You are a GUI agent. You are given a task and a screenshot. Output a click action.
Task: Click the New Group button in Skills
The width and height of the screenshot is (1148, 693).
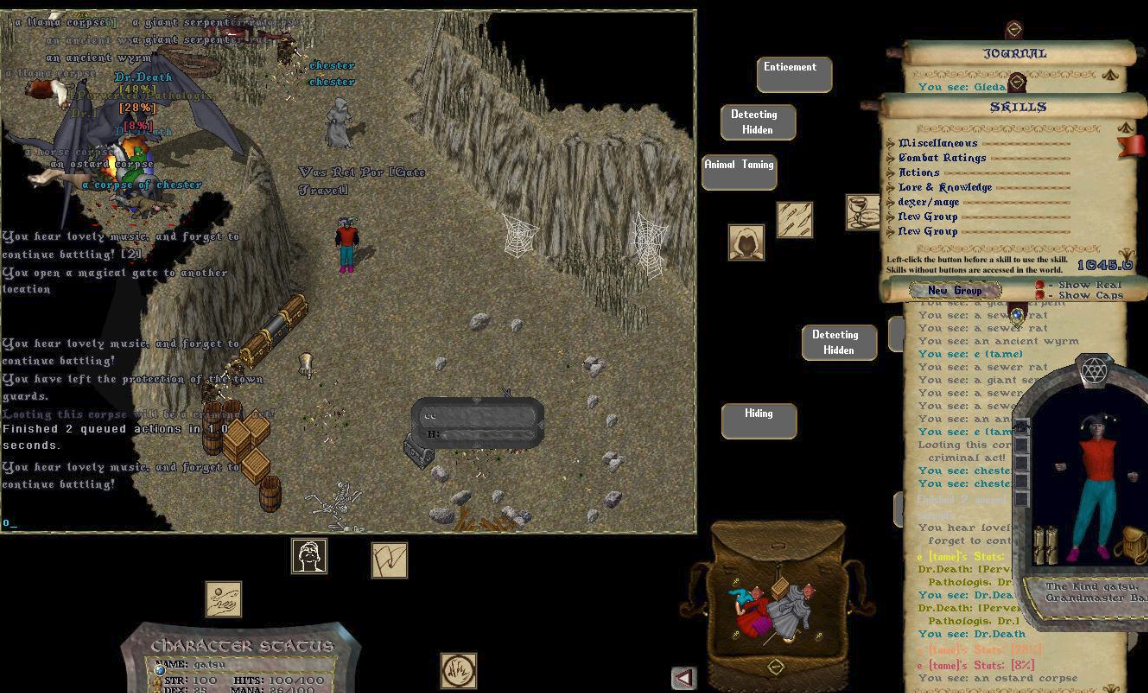954,291
